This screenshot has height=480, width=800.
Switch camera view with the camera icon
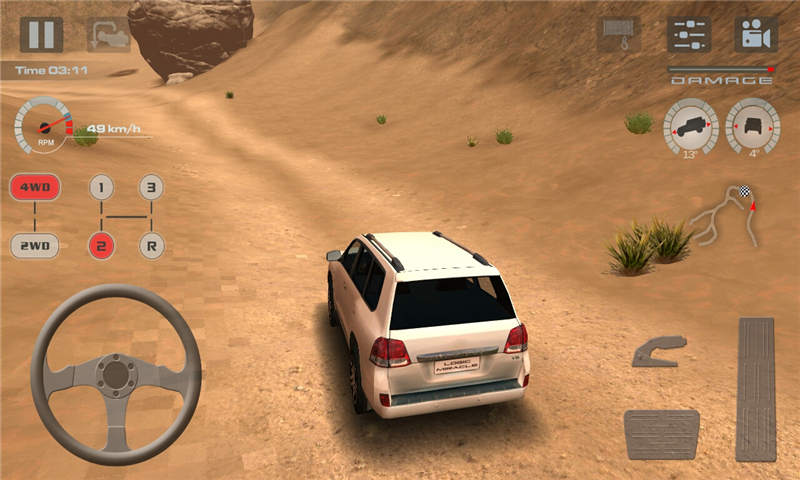tap(756, 34)
